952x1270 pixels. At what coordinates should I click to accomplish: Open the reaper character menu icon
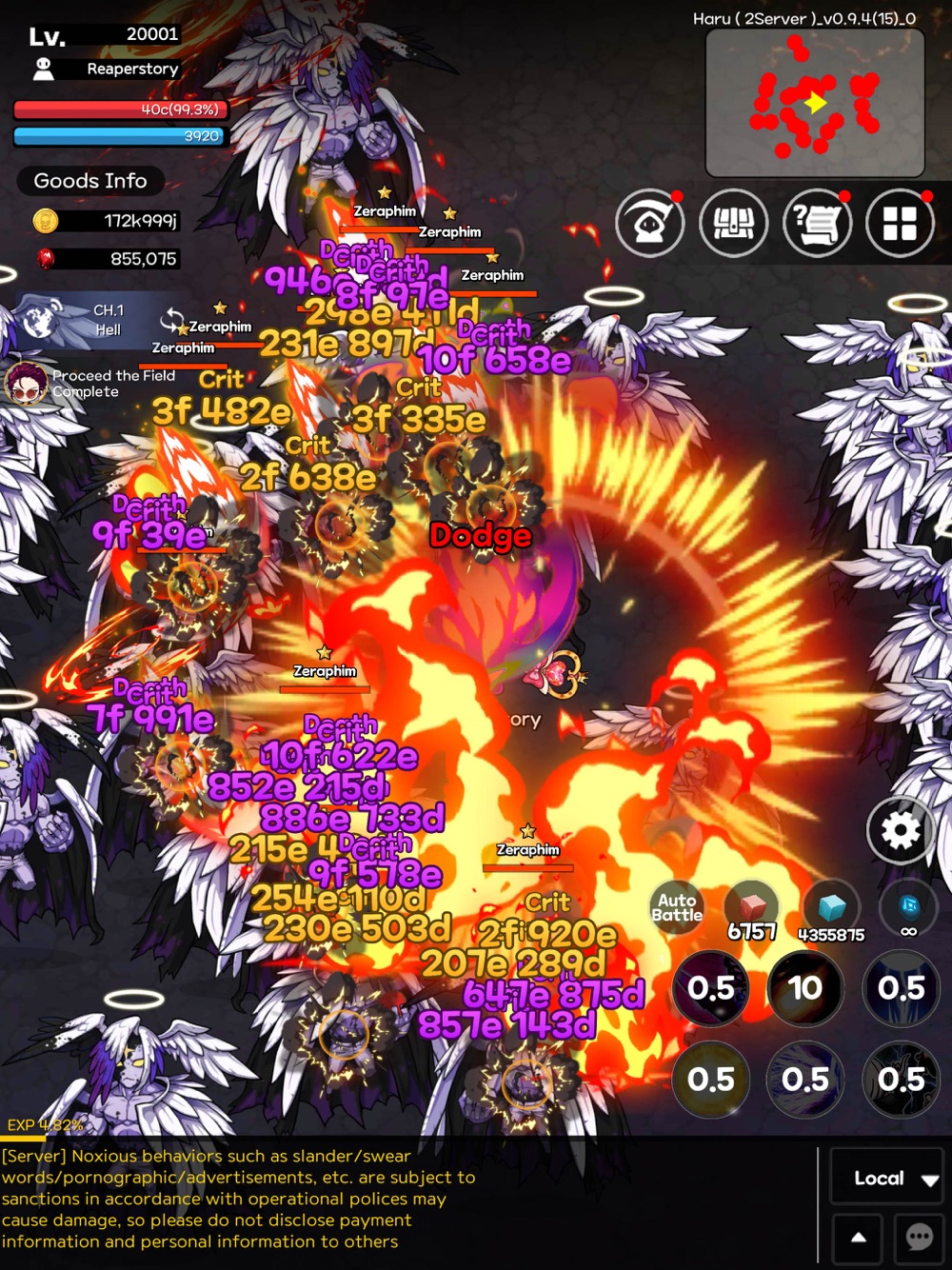650,223
